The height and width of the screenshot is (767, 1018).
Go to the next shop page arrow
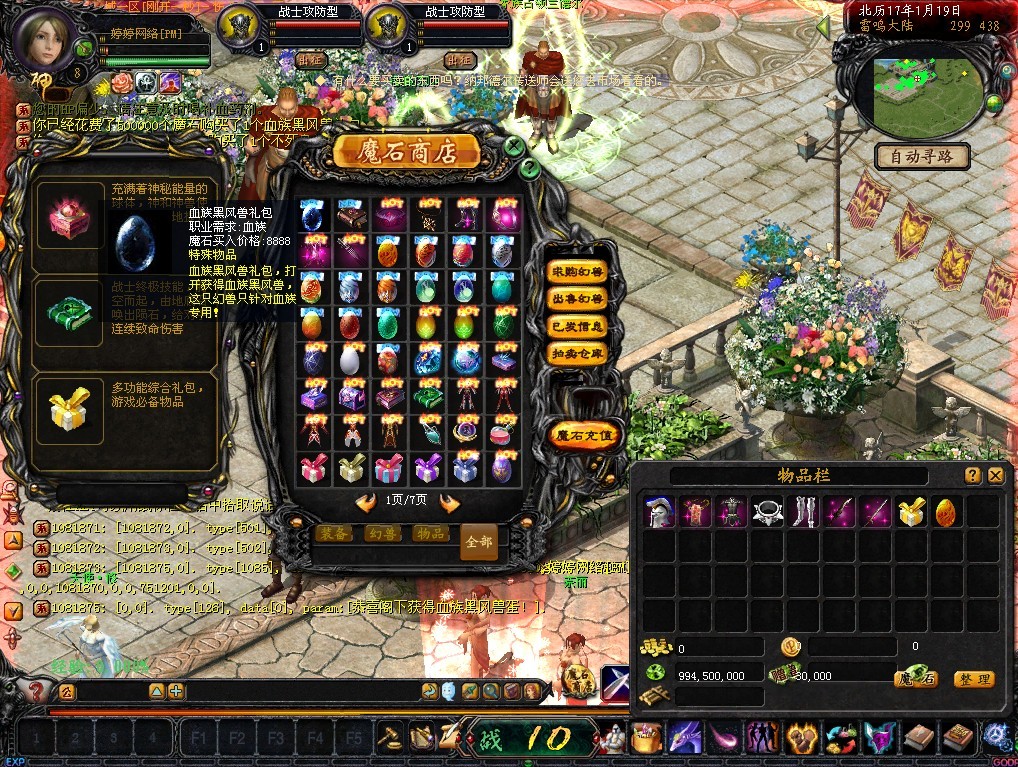(449, 502)
